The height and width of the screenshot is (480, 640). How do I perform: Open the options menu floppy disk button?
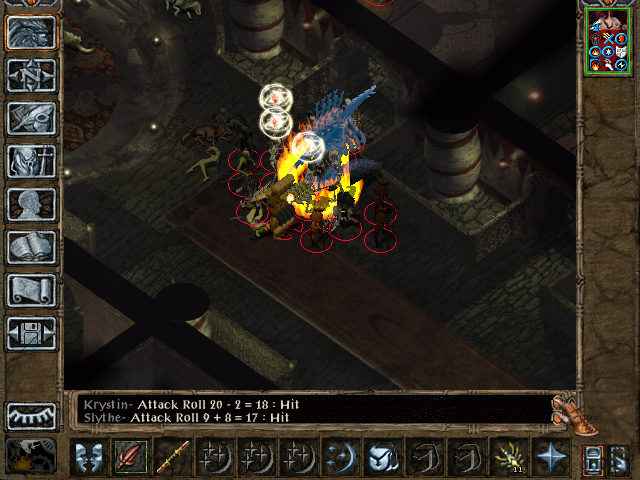tap(32, 333)
